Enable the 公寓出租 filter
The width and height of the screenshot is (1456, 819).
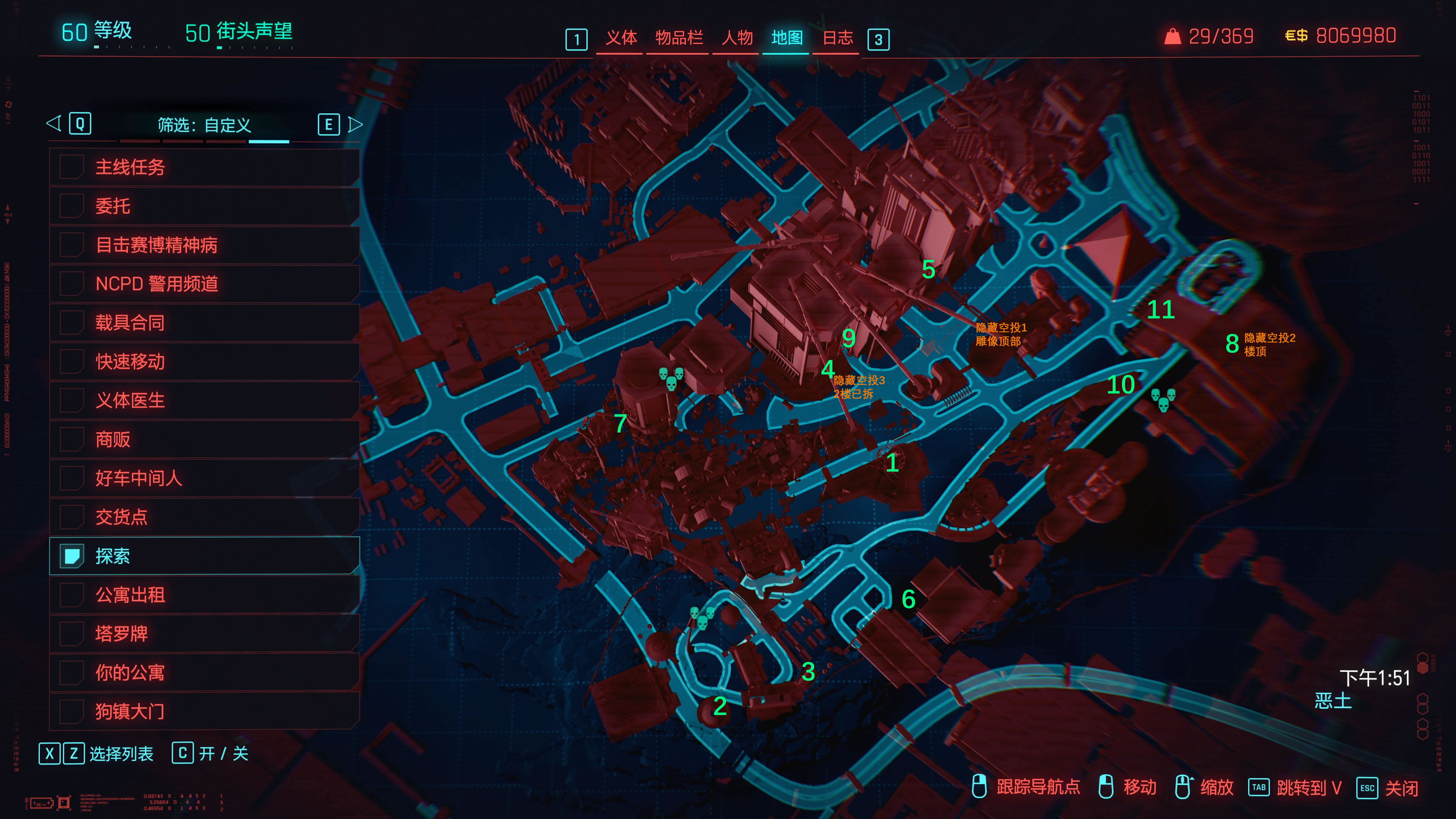click(72, 595)
